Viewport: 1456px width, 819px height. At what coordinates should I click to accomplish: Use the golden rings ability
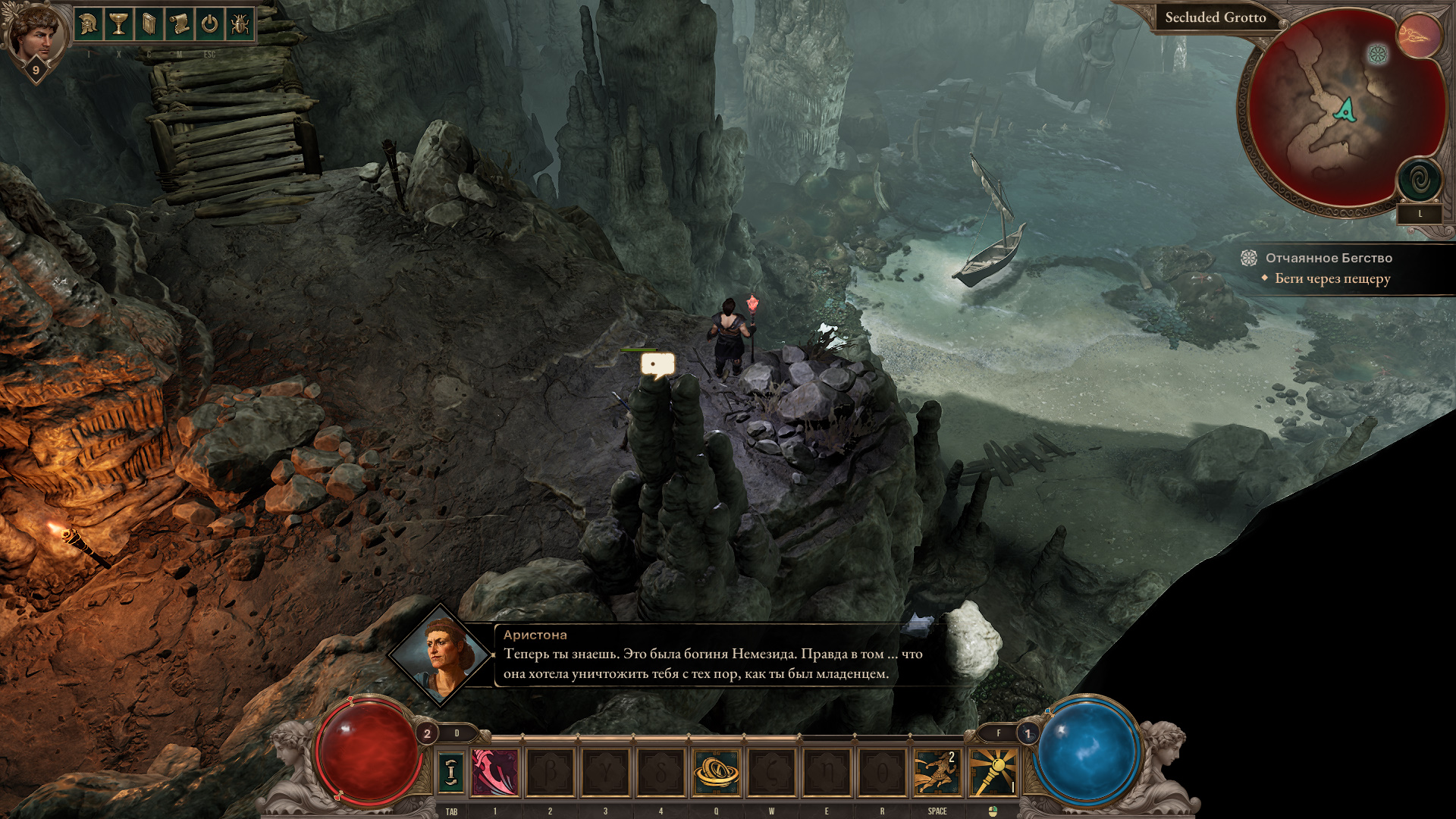(716, 772)
